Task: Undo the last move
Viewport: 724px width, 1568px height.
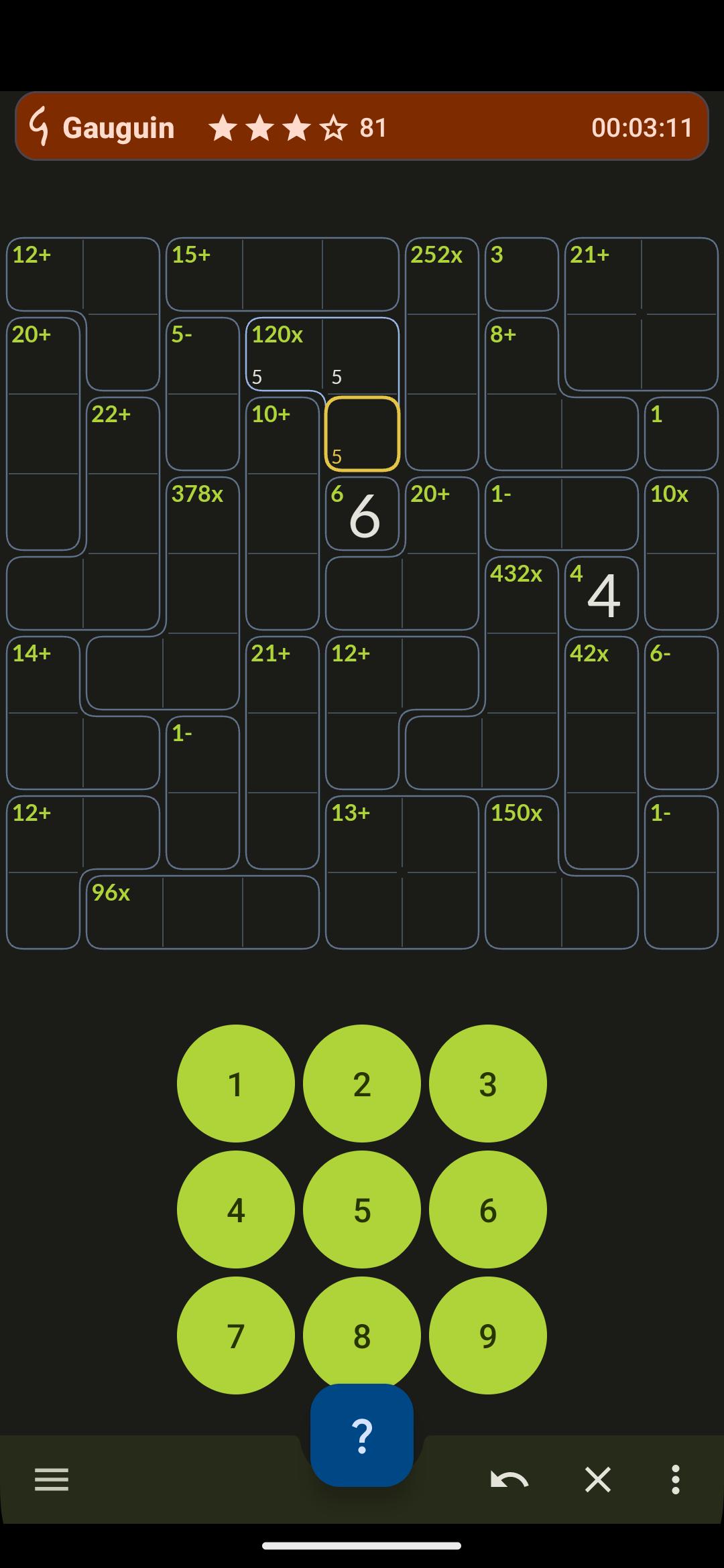Action: tap(509, 1480)
